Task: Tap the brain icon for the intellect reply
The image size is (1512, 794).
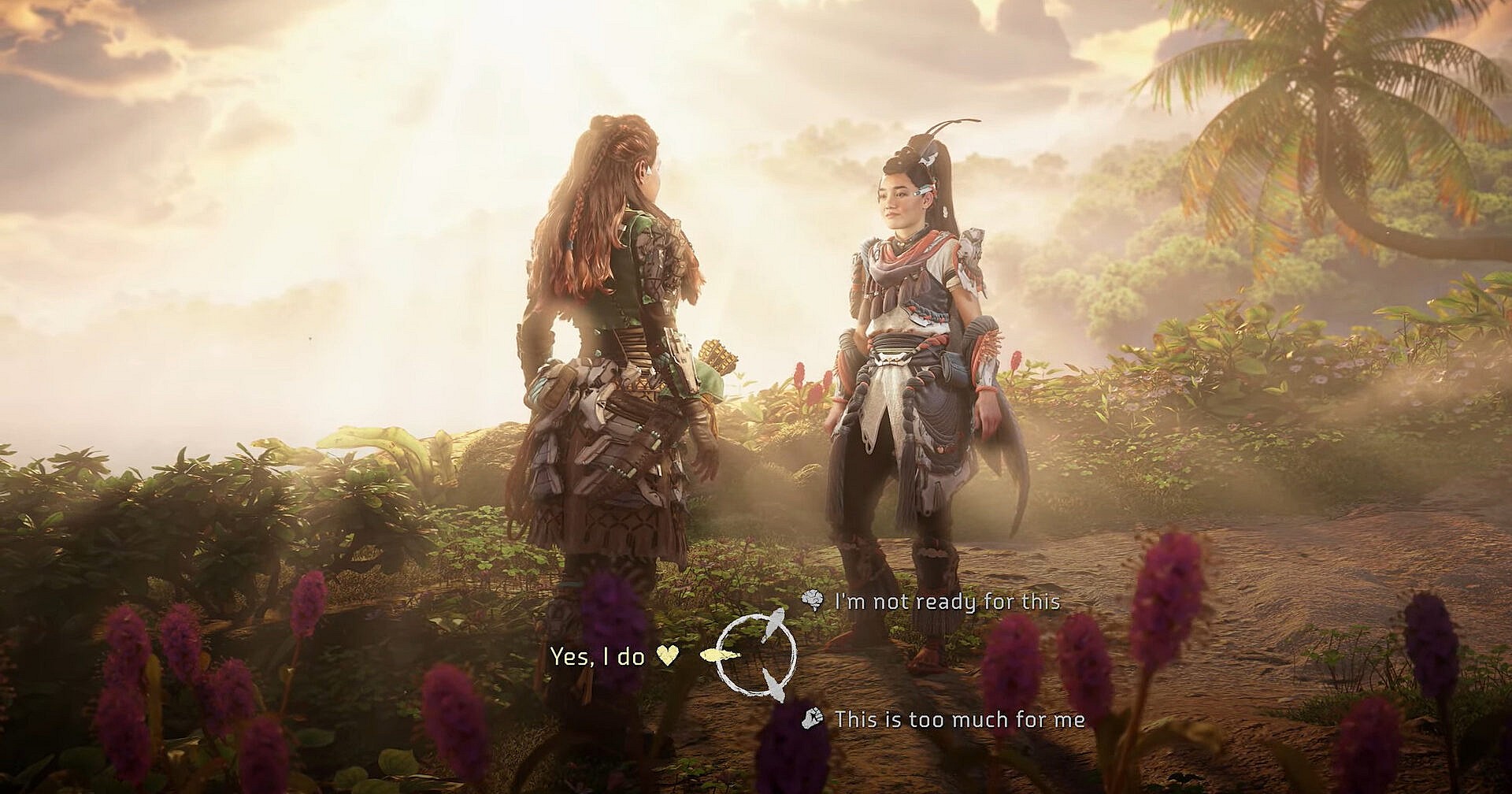Action: pos(812,598)
